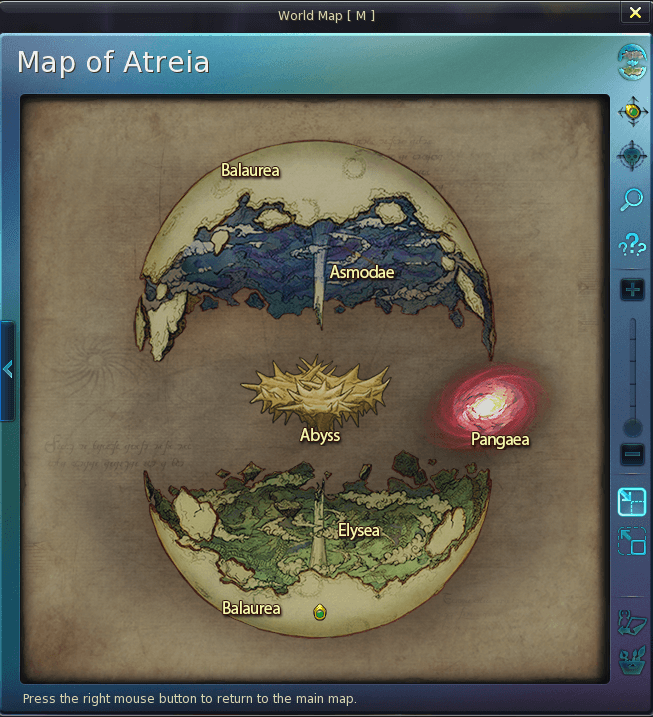Click the skull crosshair target icon
Image resolution: width=653 pixels, height=717 pixels.
pyautogui.click(x=632, y=155)
